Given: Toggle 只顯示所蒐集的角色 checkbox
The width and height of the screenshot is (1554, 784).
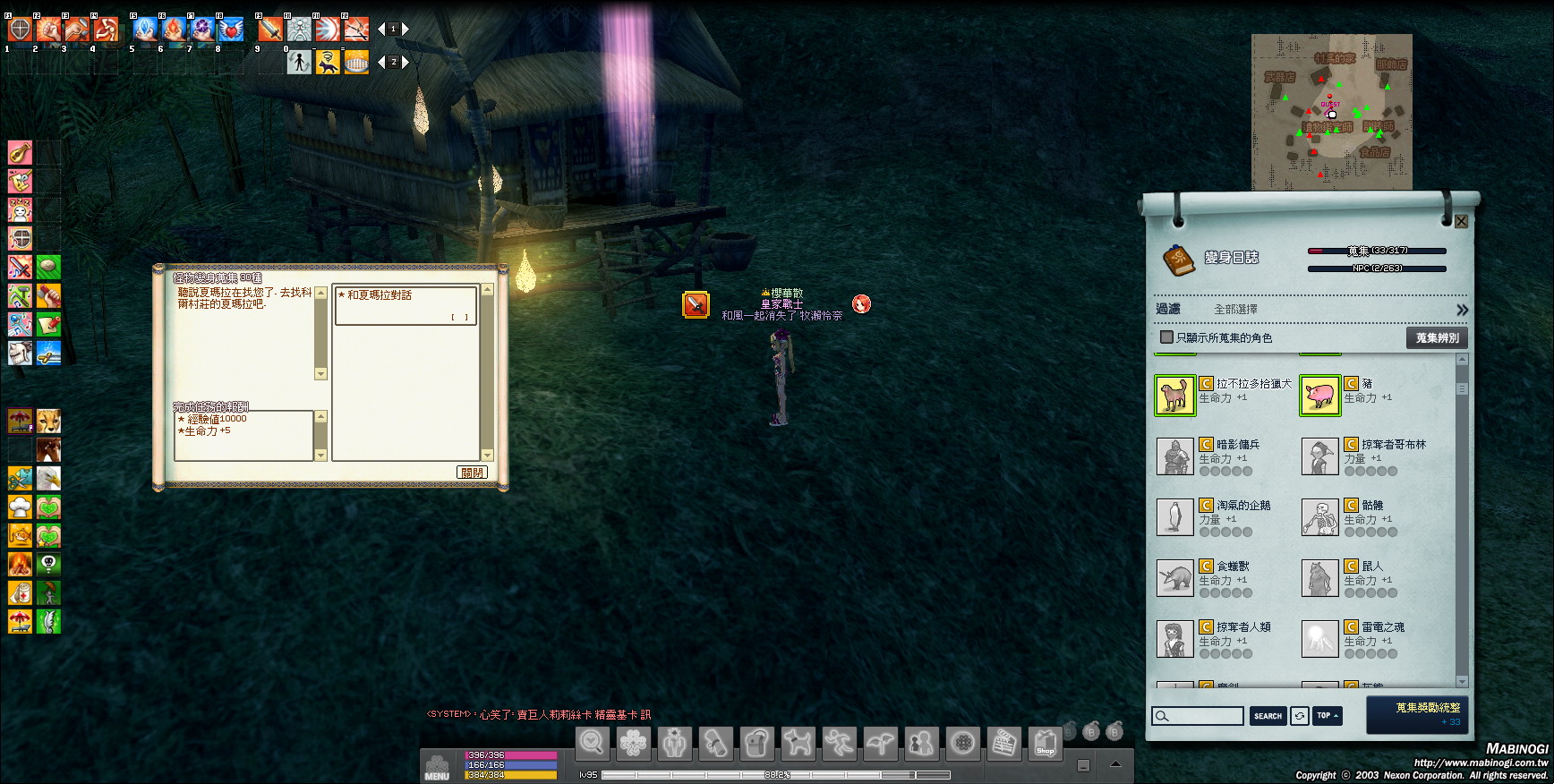Looking at the screenshot, I should pos(1166,337).
